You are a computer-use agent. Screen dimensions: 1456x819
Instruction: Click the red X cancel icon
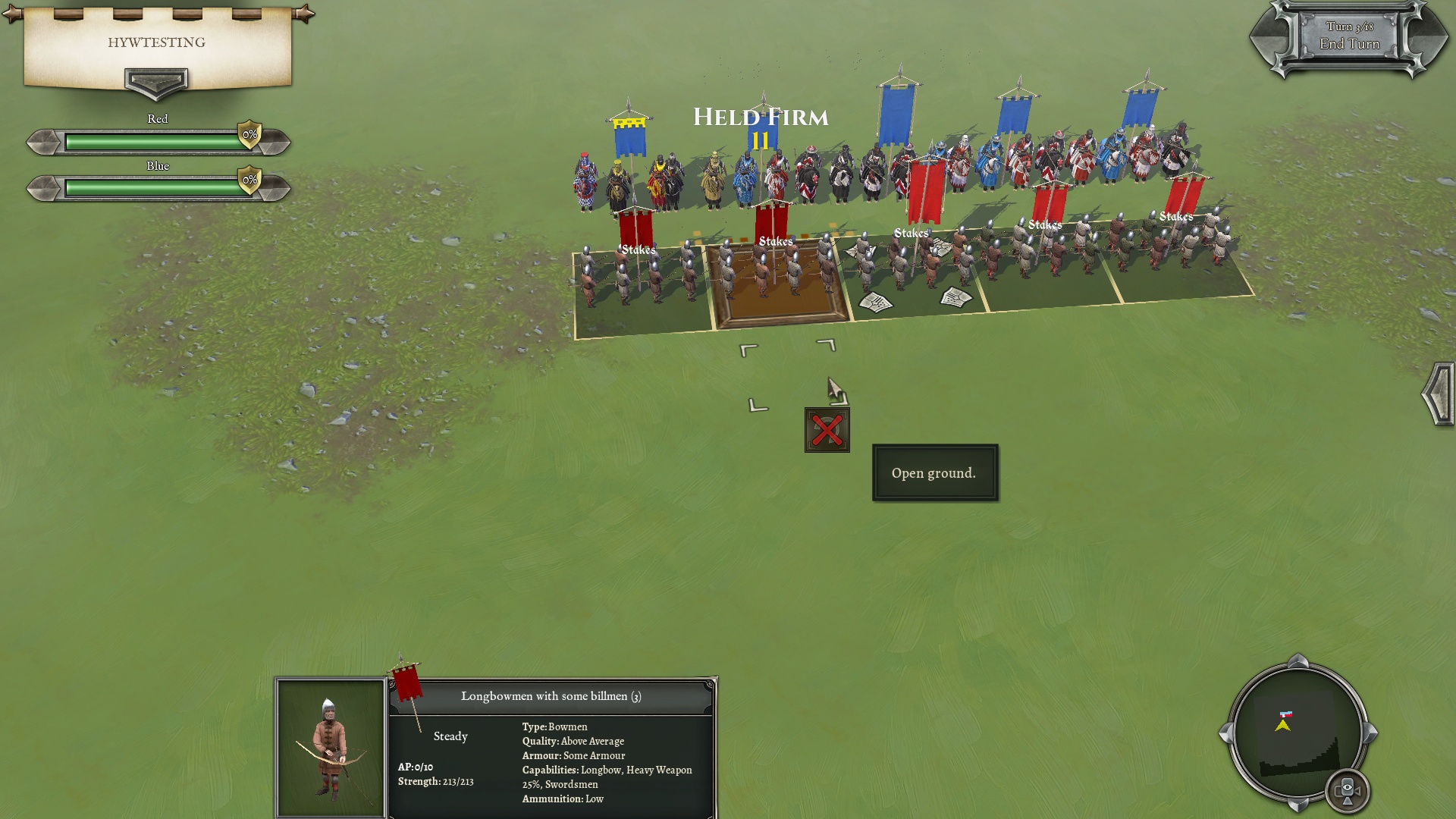(827, 430)
